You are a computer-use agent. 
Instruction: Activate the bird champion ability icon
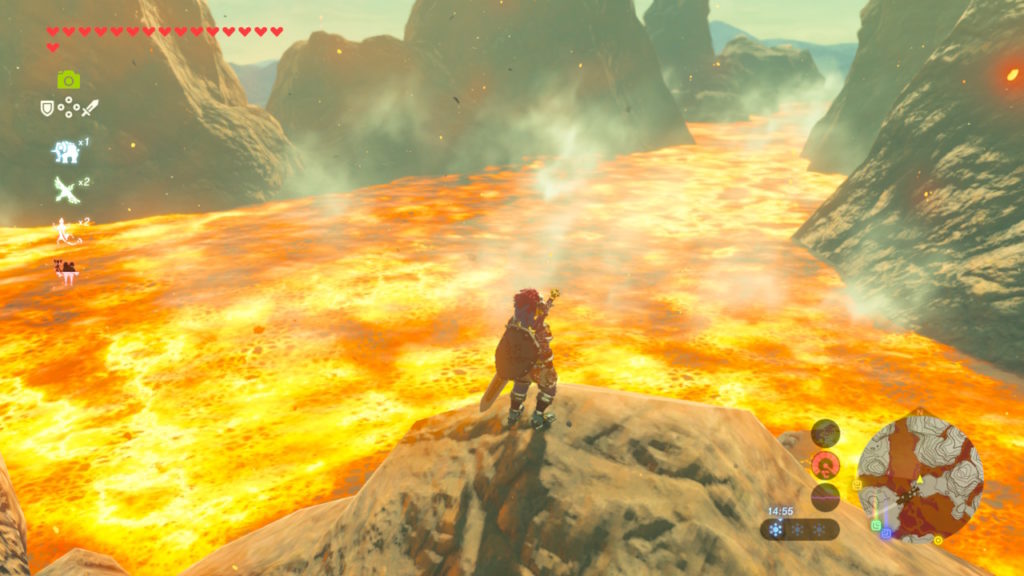point(66,189)
